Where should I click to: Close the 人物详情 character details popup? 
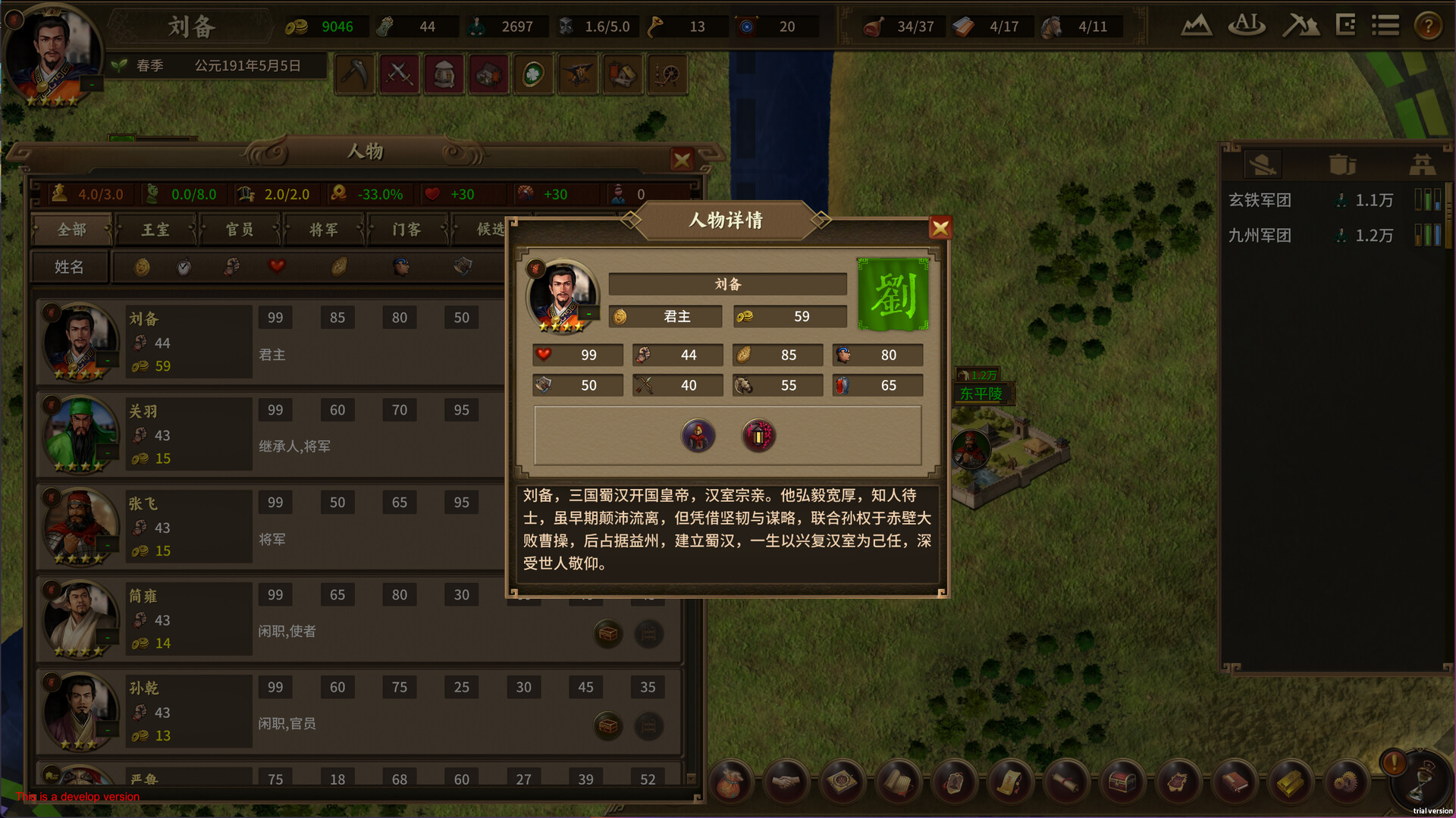tap(940, 227)
